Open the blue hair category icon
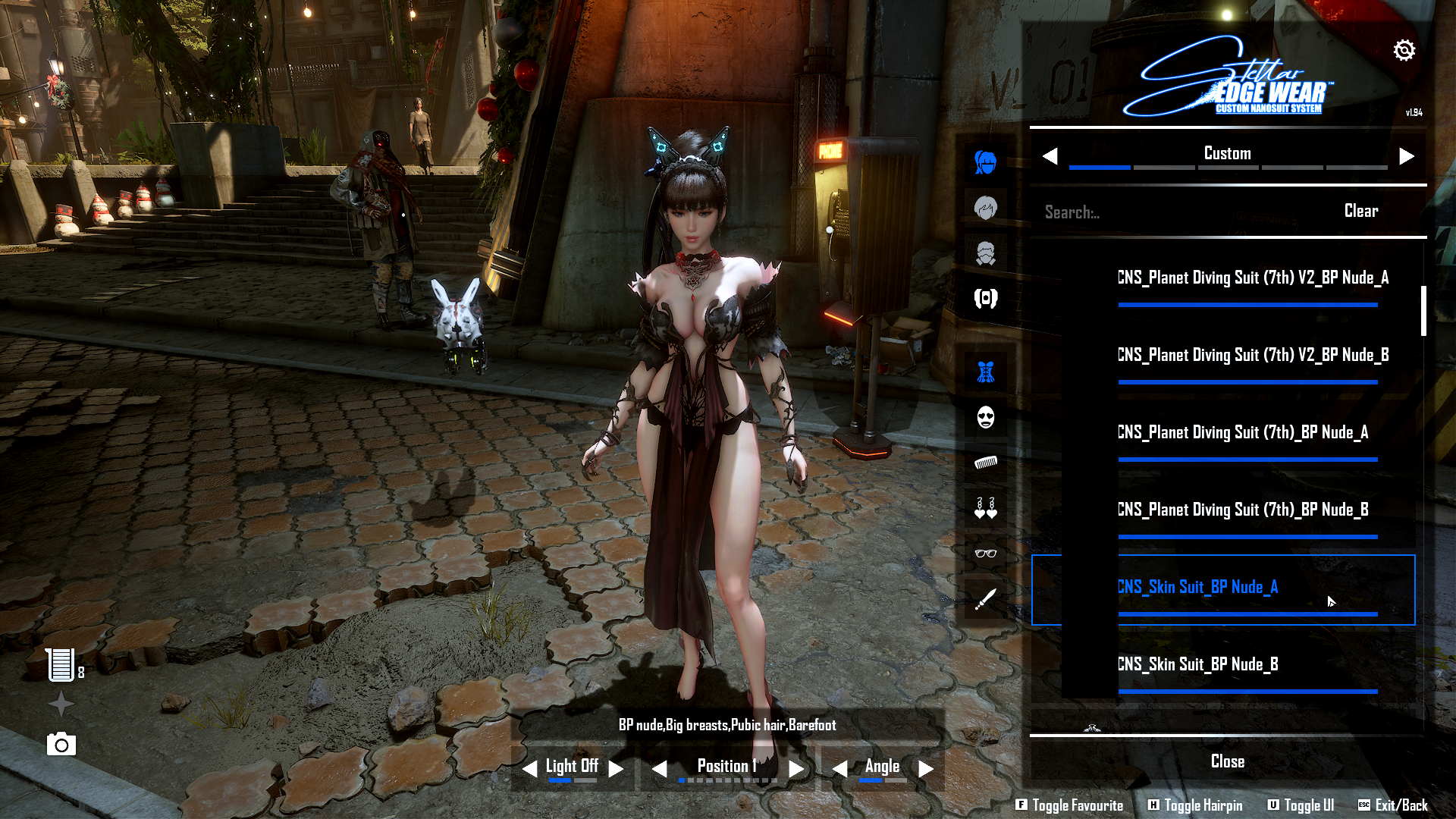Screen dimensions: 1456x819 [x=985, y=162]
